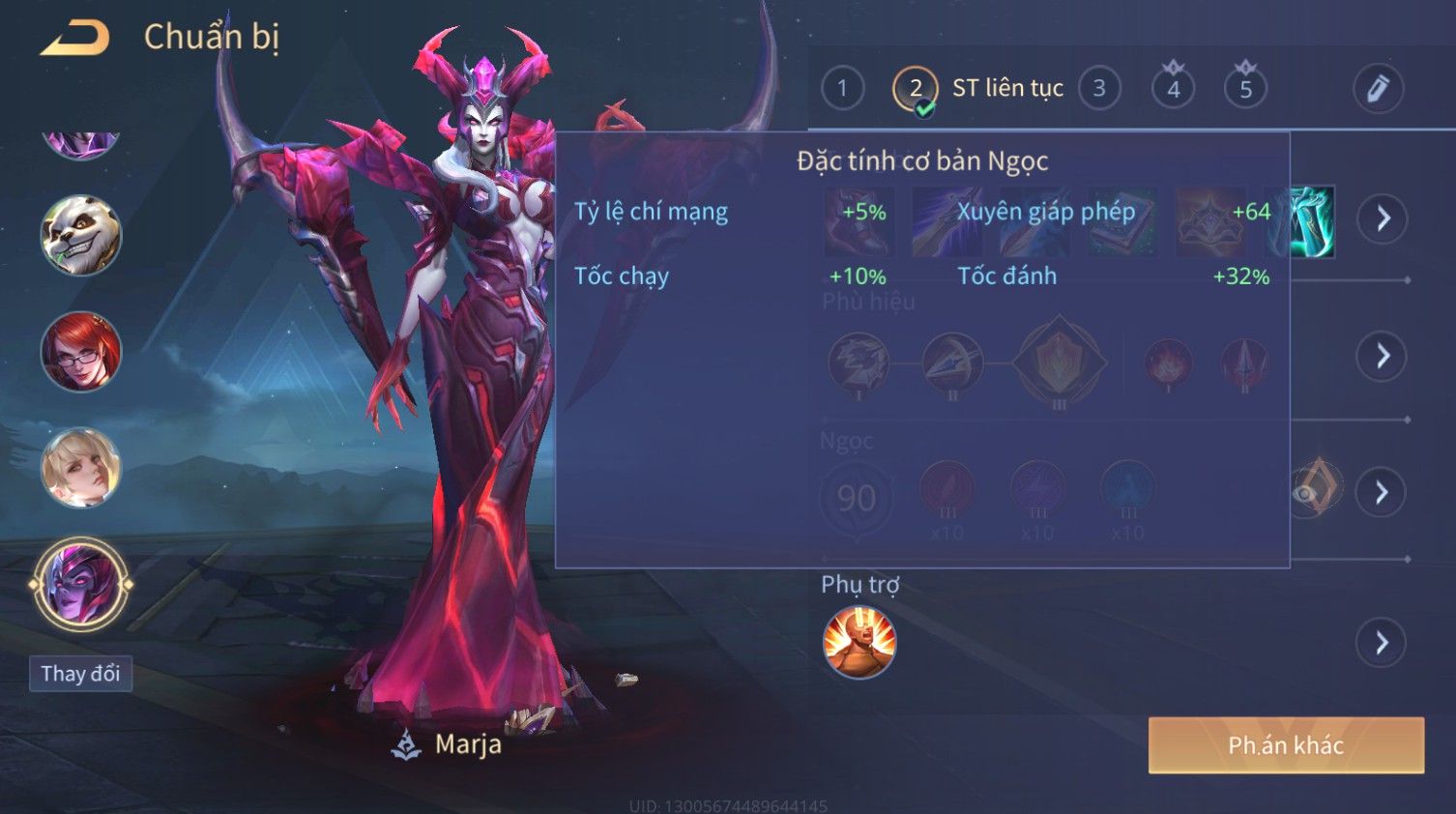Open the equipment build arrow
The image size is (1456, 814).
pyautogui.click(x=1383, y=219)
